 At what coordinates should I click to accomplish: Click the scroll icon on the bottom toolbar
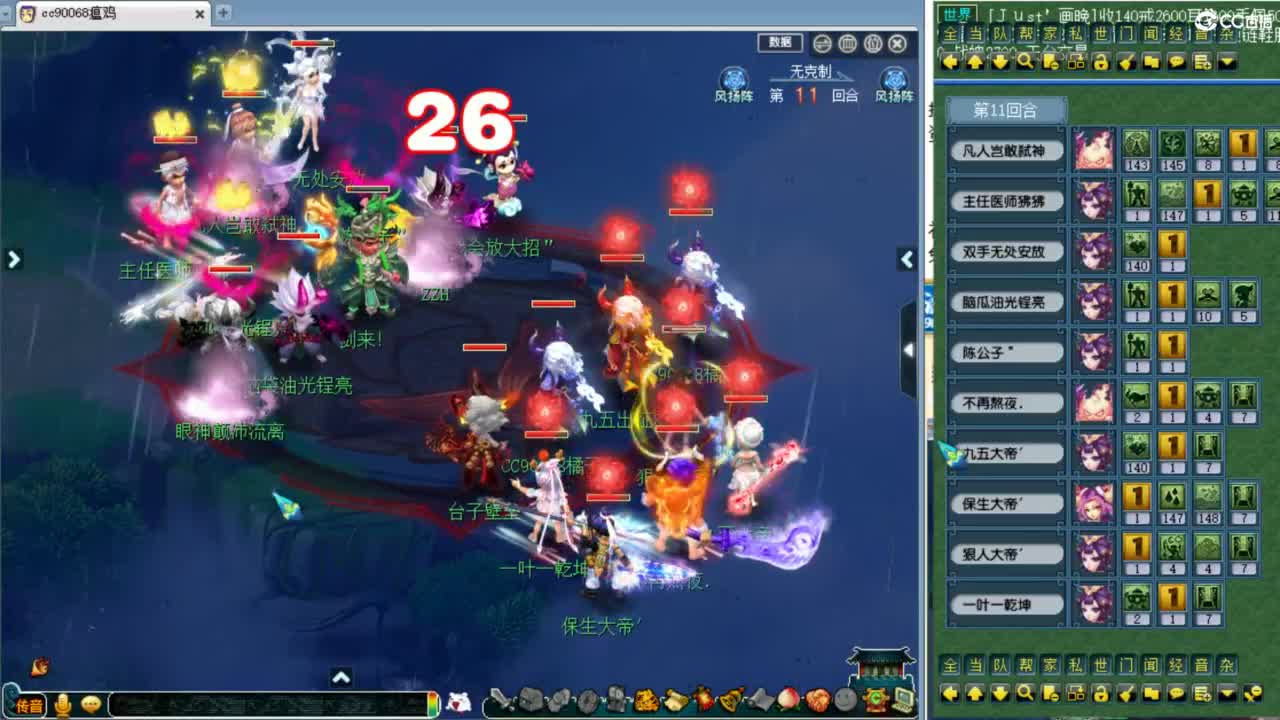pyautogui.click(x=674, y=701)
